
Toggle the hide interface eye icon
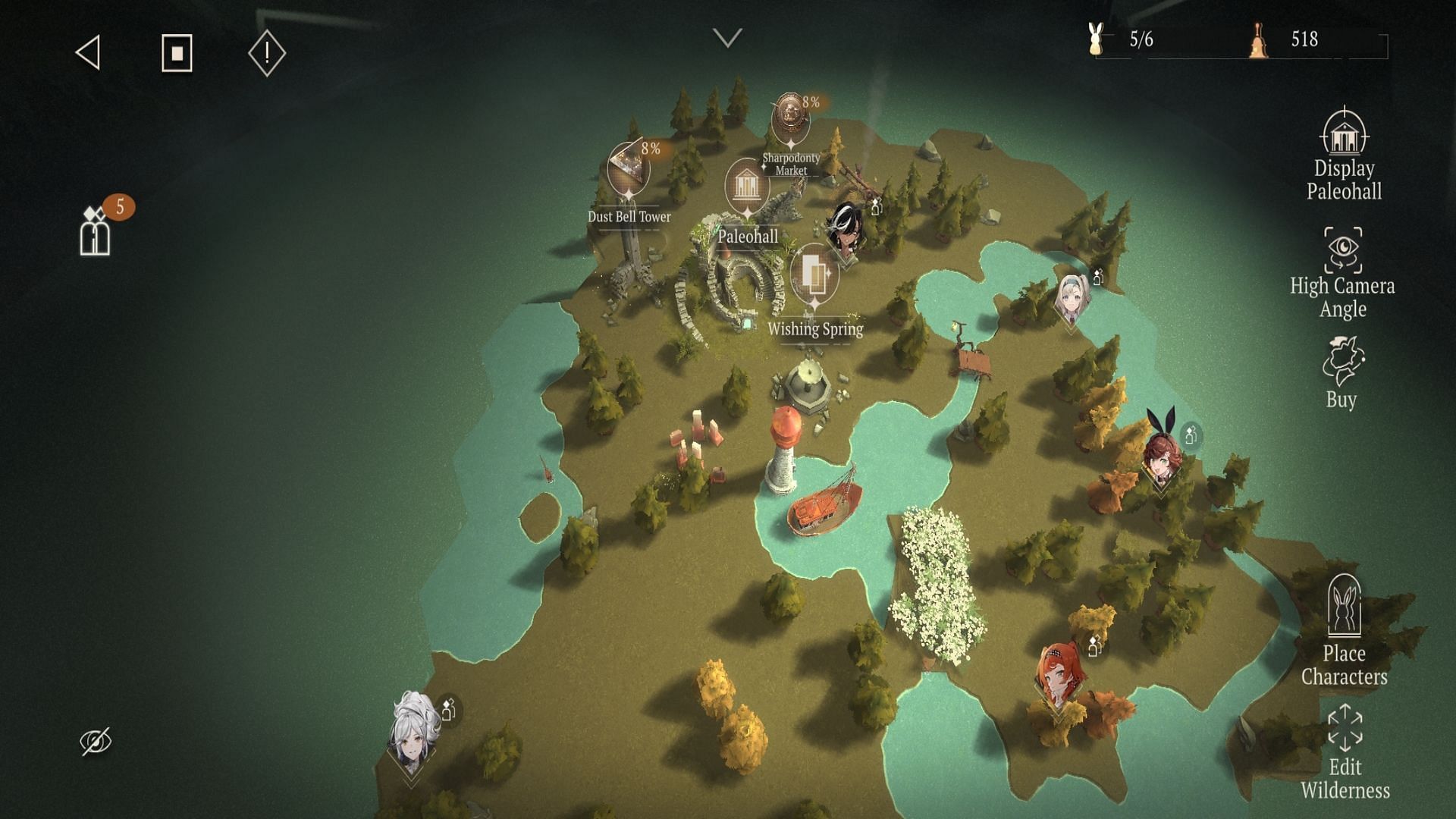click(x=96, y=741)
